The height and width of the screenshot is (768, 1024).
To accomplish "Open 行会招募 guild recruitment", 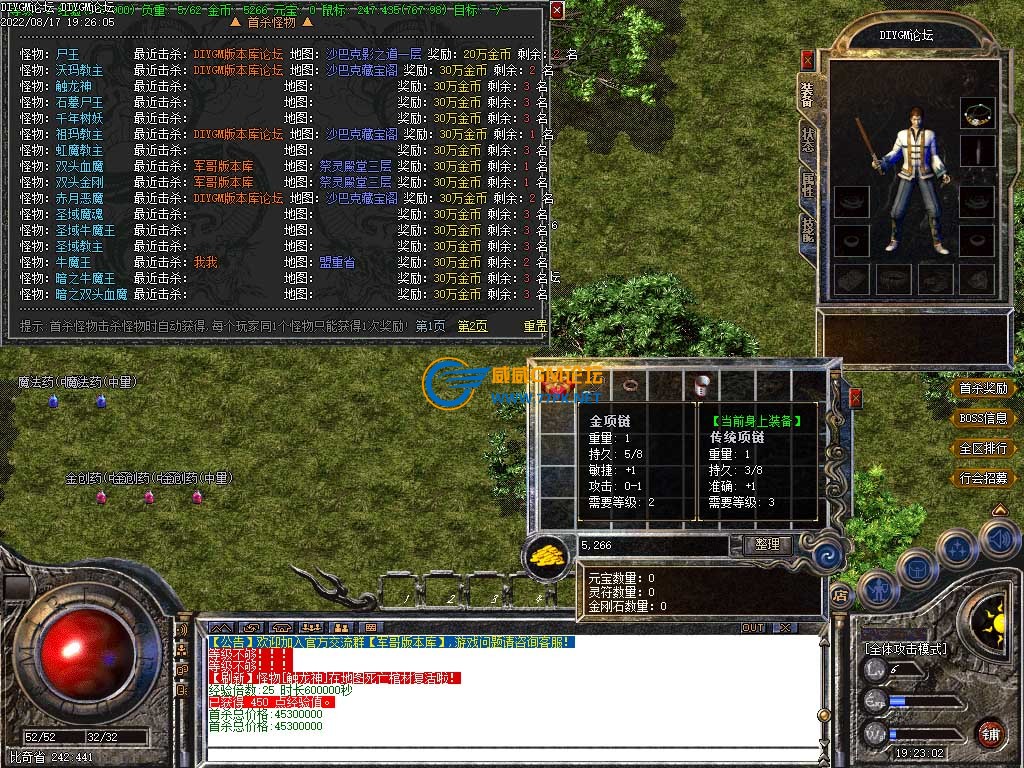I will (x=983, y=478).
